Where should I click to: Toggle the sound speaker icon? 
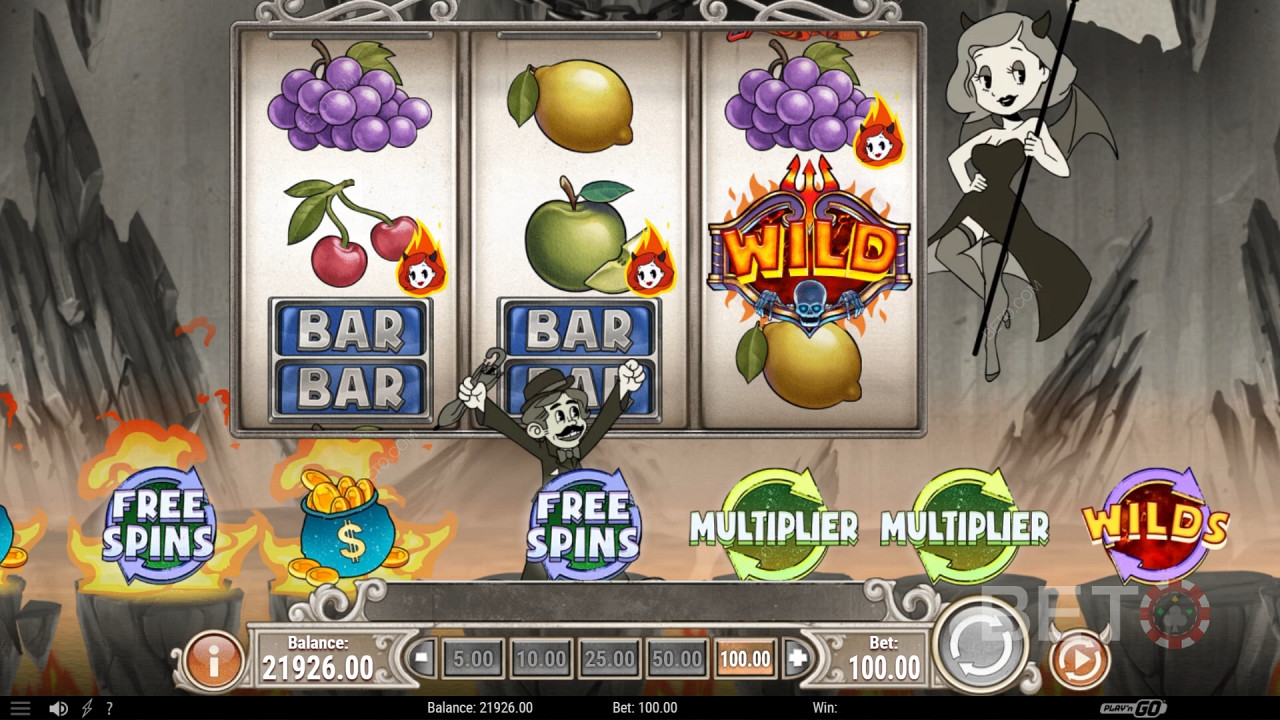58,708
